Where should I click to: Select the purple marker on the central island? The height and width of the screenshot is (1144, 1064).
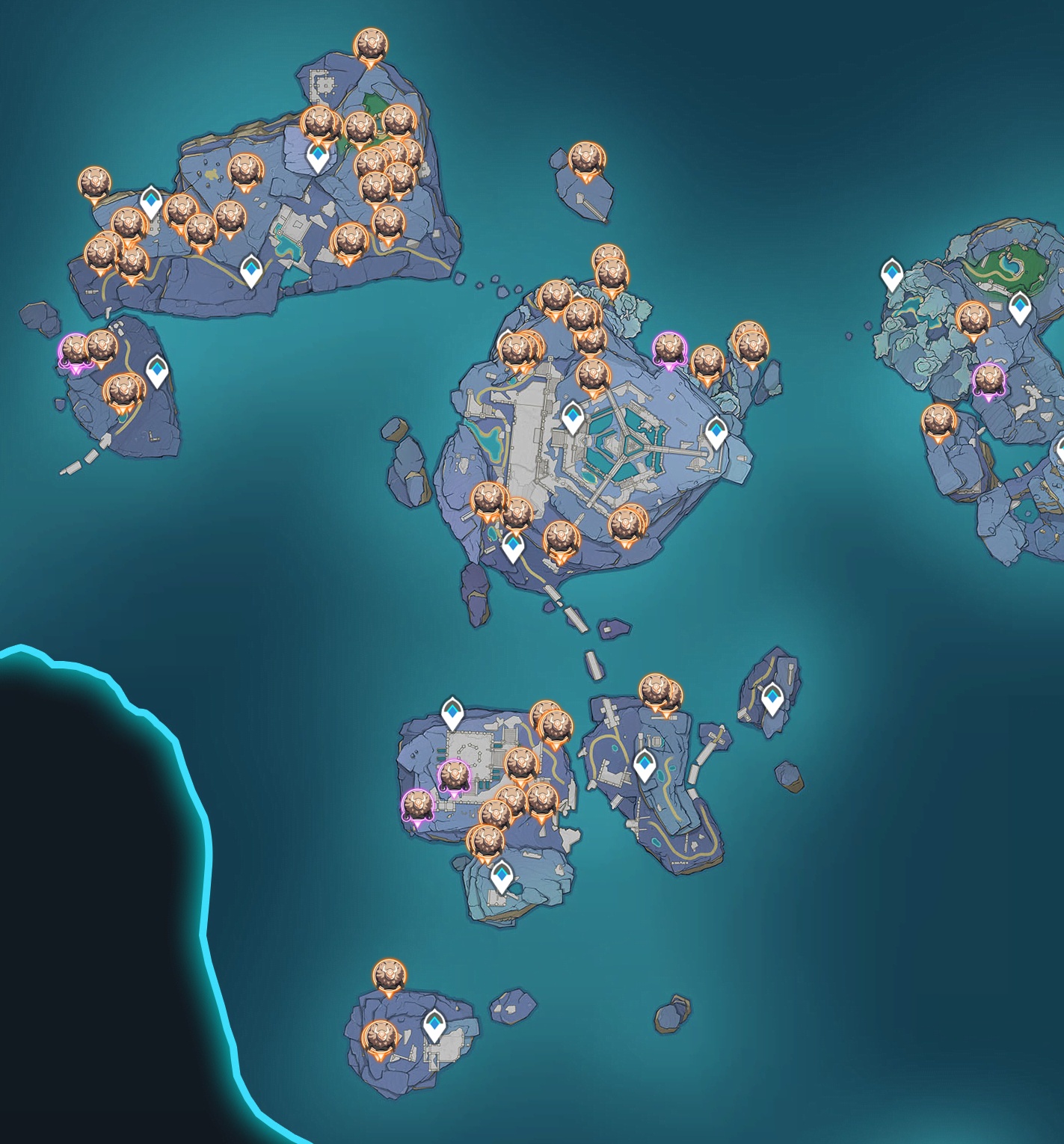pyautogui.click(x=668, y=350)
